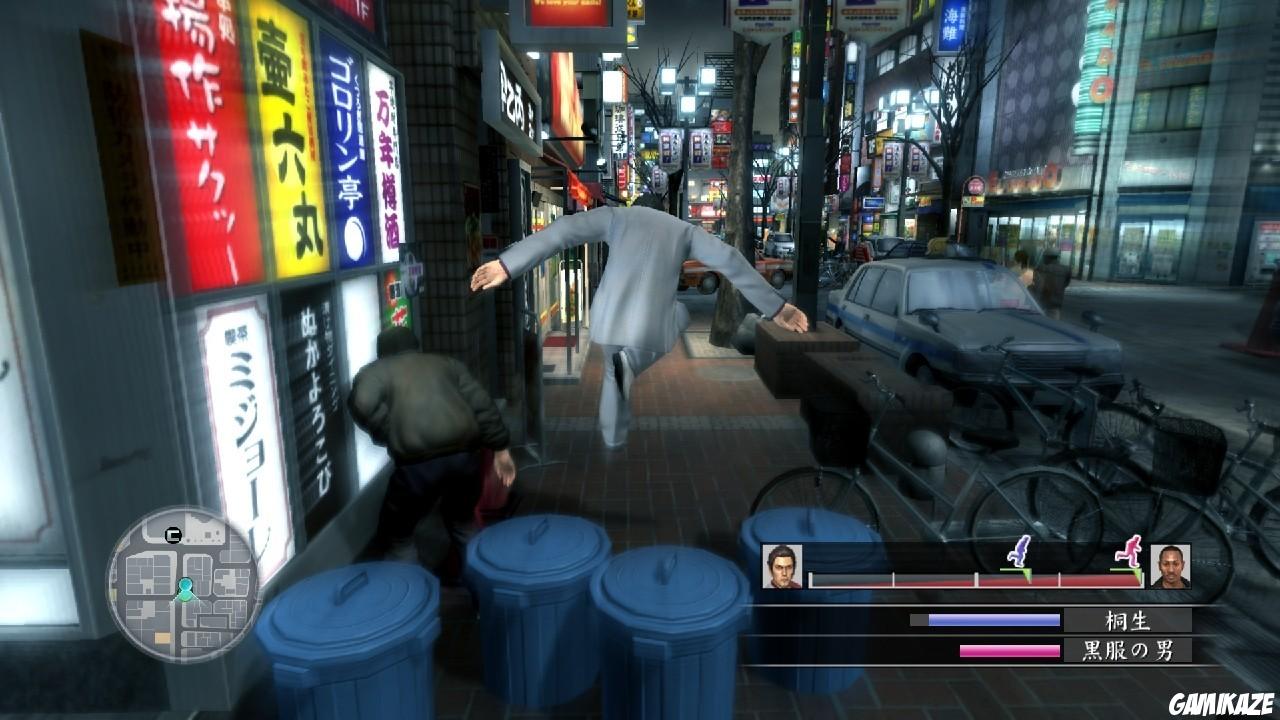Expand the 桐生 name label panel

[x=1126, y=619]
